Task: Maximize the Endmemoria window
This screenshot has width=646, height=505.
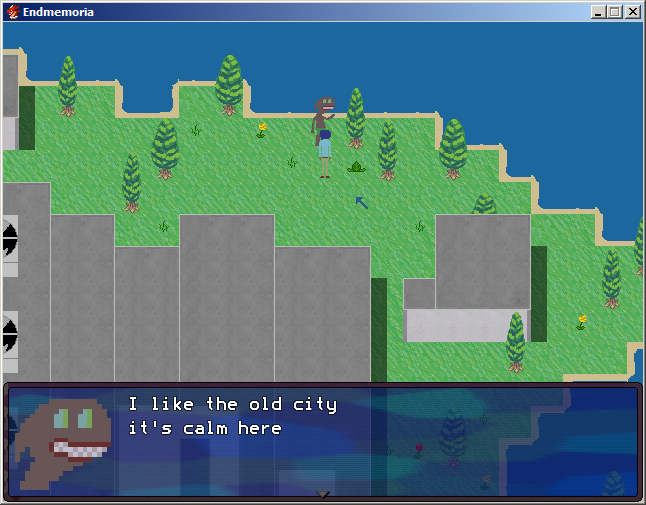Action: click(614, 12)
